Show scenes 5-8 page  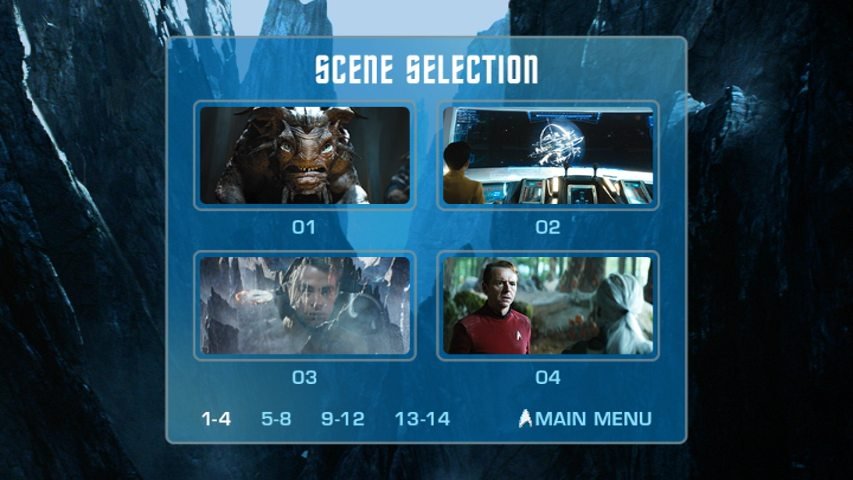276,419
